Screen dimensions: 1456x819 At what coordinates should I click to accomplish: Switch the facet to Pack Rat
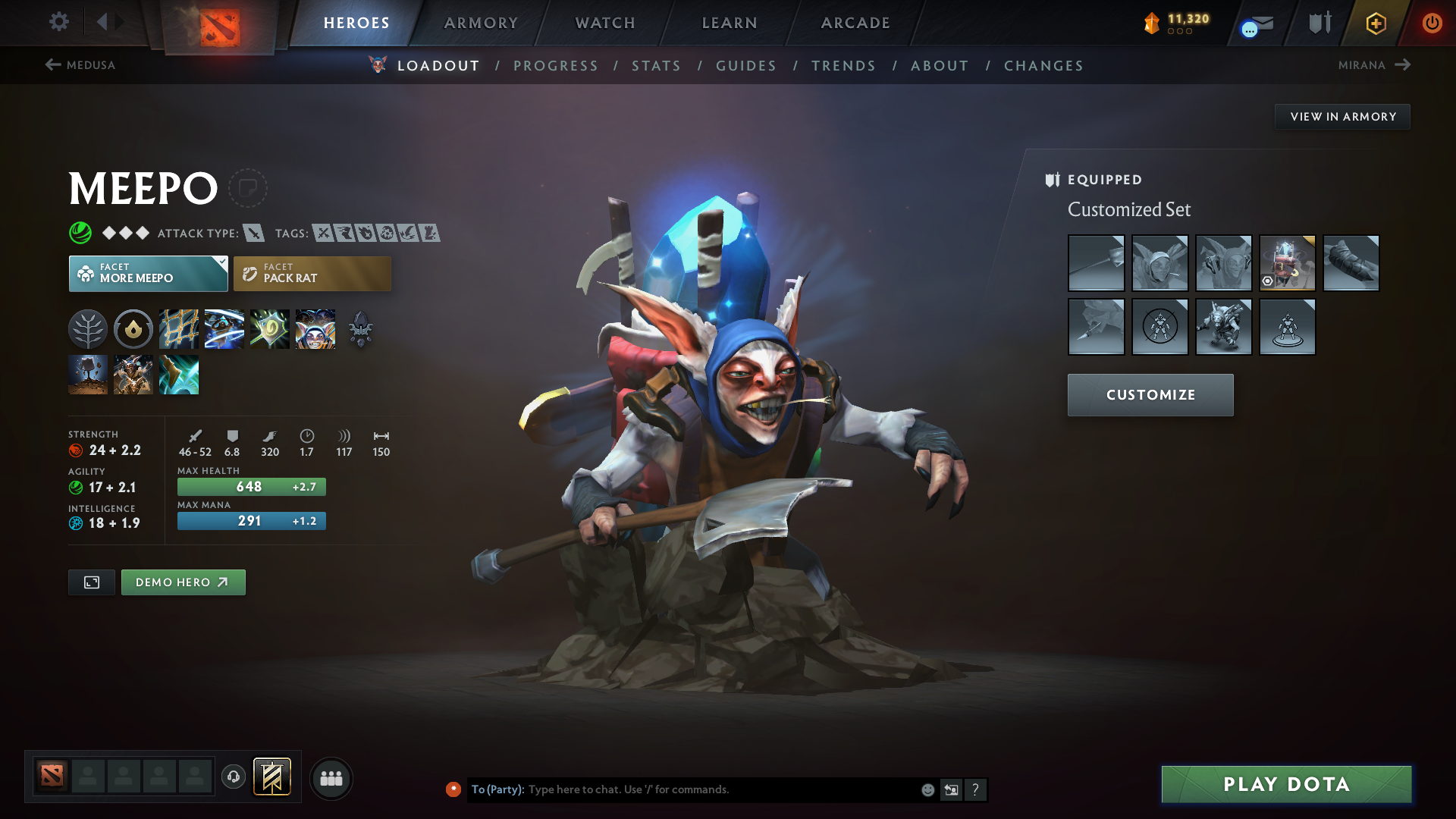[312, 273]
